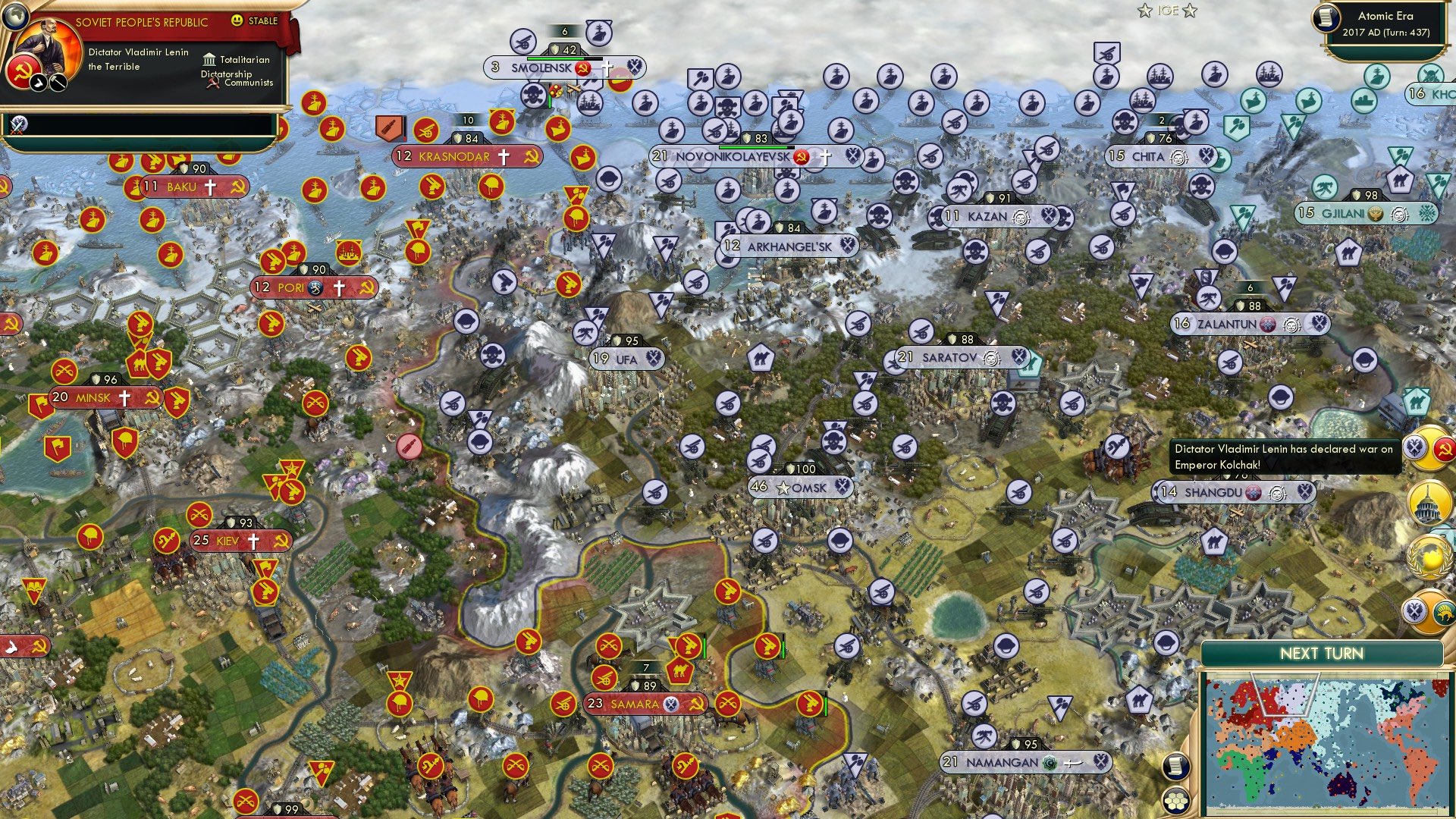Click the smiley STABLE happiness indicator
This screenshot has height=819, width=1456.
(237, 21)
